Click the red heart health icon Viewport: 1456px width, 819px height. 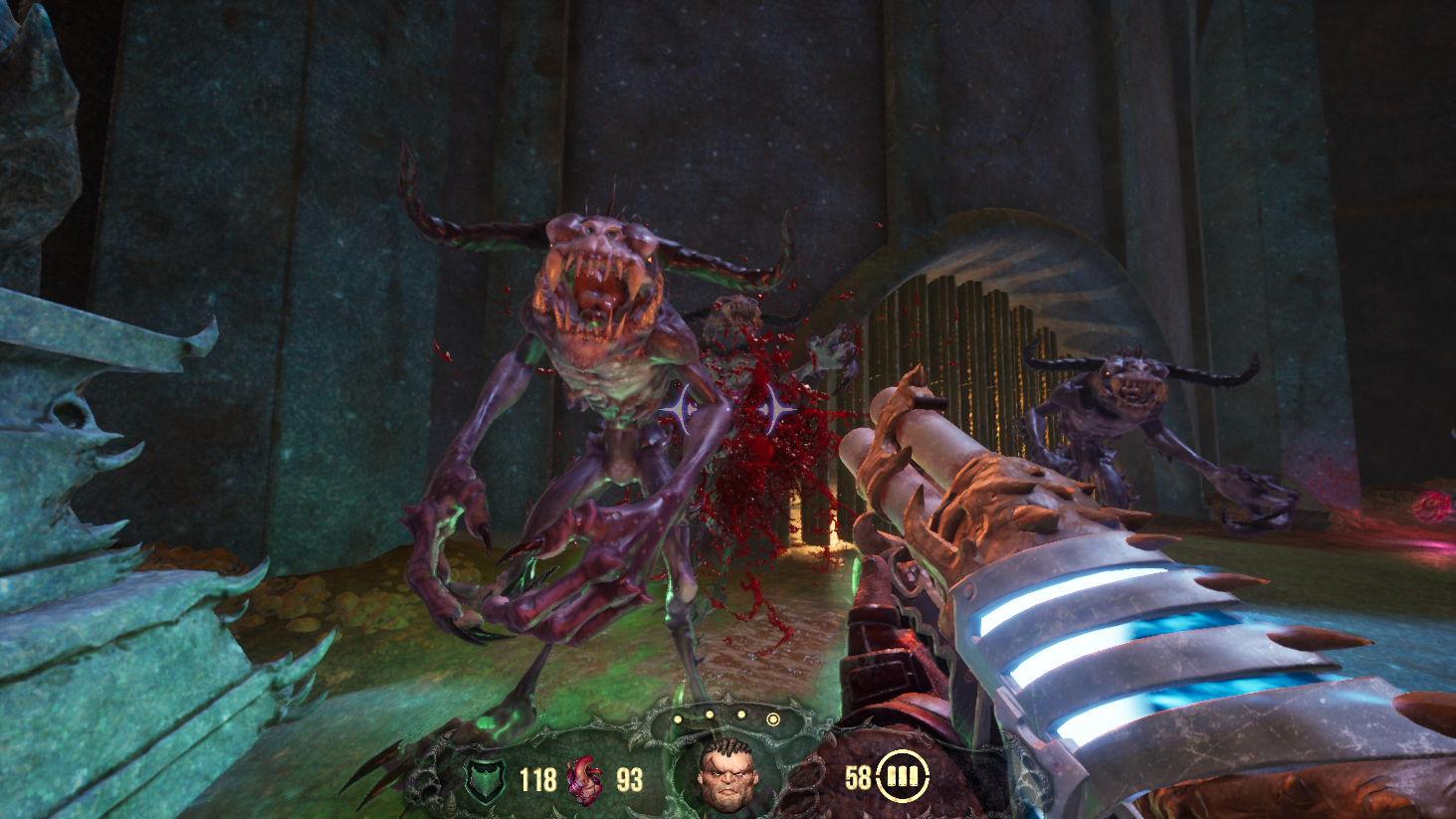pos(584,779)
